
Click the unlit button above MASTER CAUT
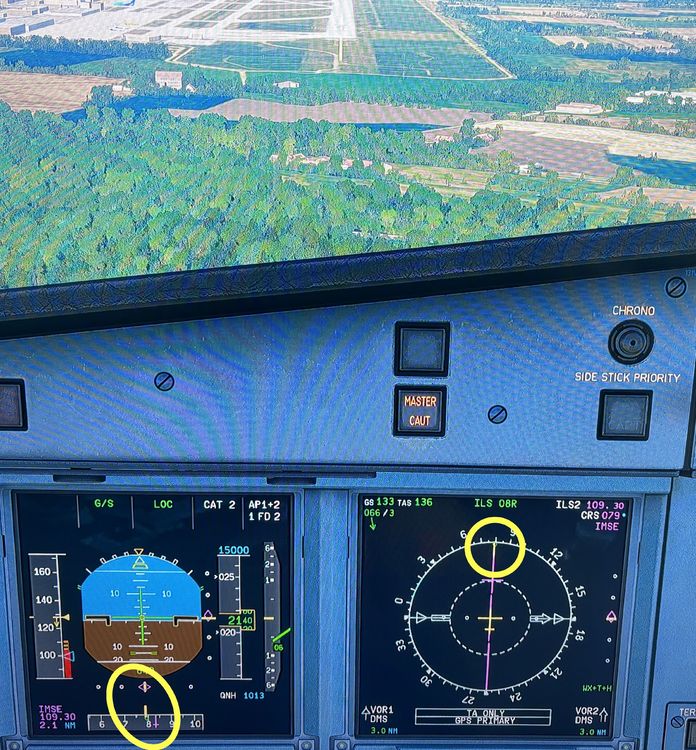tap(421, 348)
